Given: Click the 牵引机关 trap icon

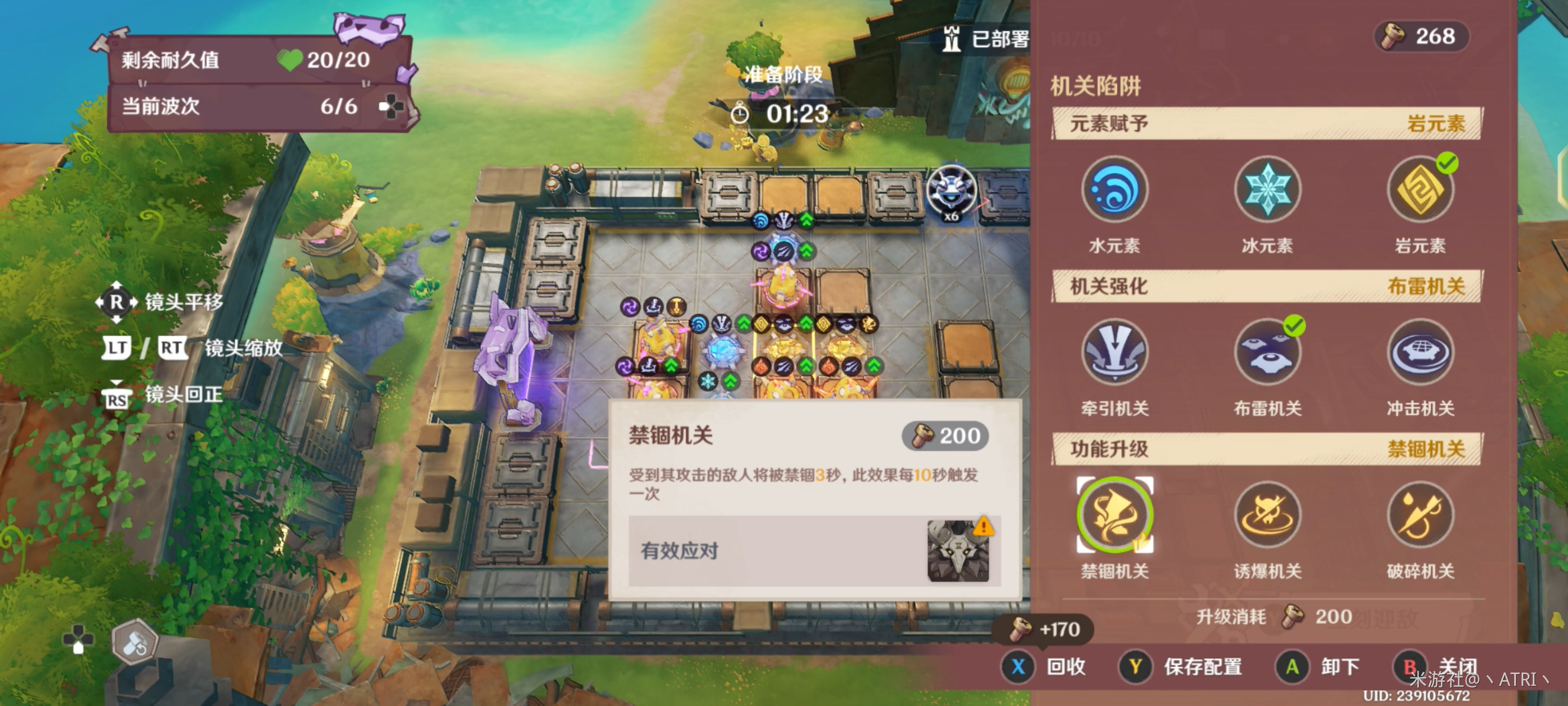Looking at the screenshot, I should coord(1115,352).
